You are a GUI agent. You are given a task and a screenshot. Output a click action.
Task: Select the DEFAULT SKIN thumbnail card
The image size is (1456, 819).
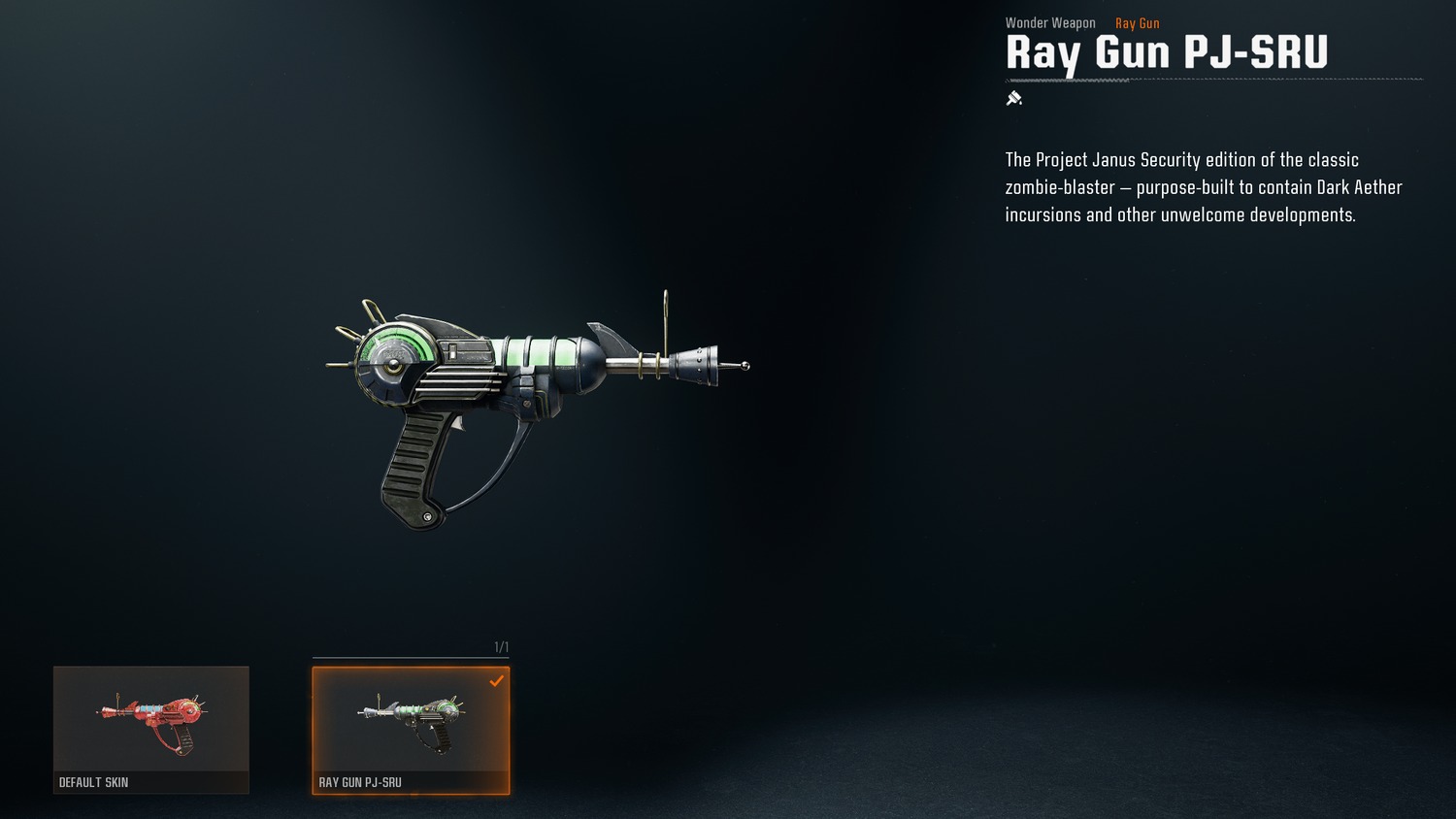tap(150, 730)
